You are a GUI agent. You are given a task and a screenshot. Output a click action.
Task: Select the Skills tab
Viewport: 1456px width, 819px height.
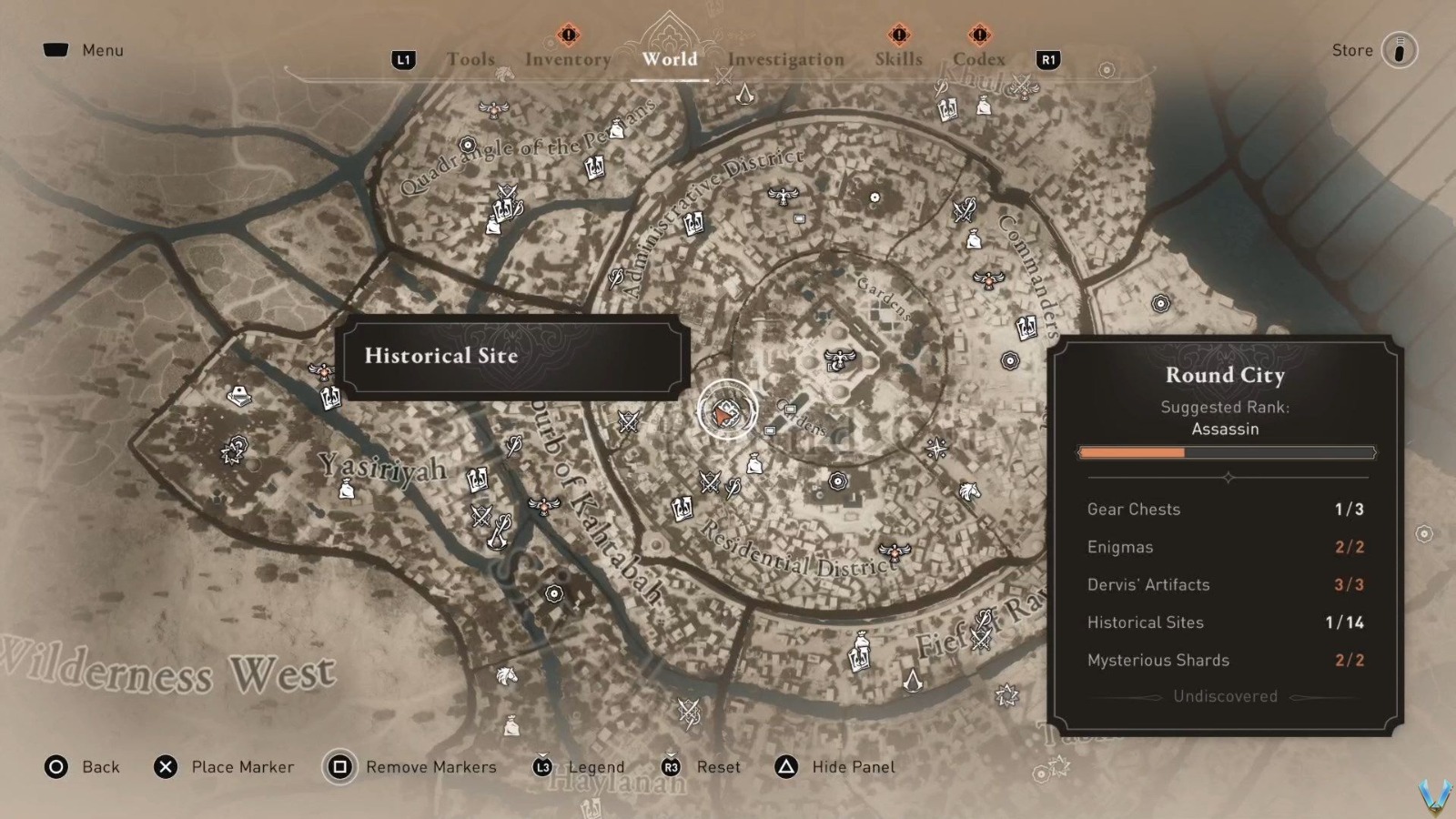(x=898, y=59)
